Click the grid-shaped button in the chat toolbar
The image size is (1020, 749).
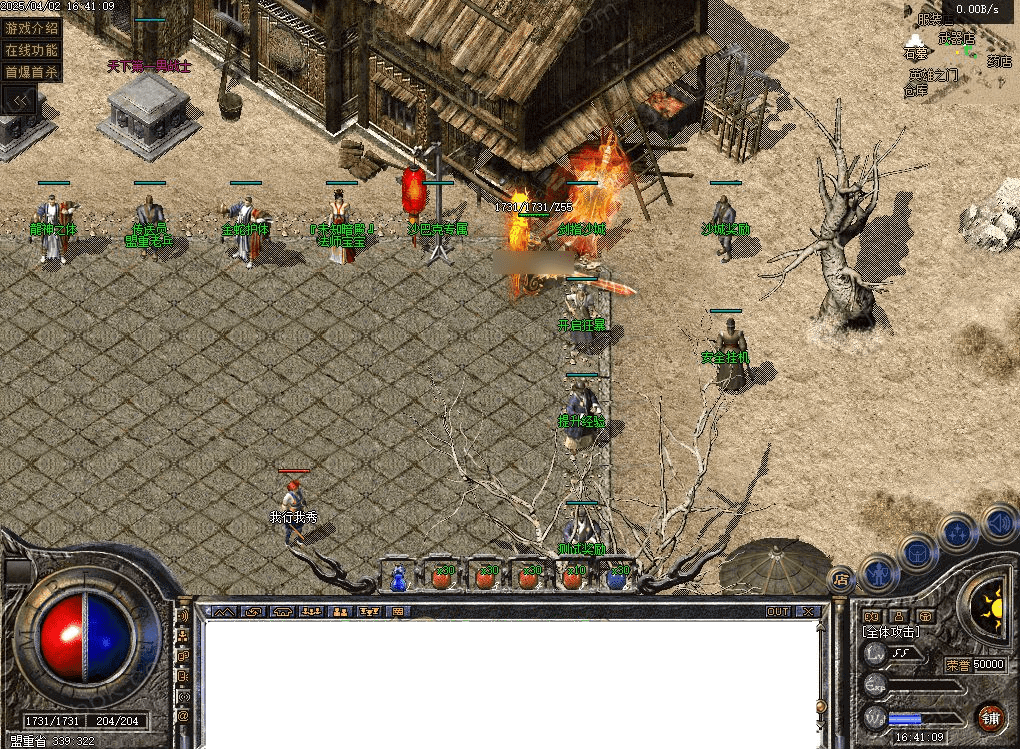click(x=397, y=611)
